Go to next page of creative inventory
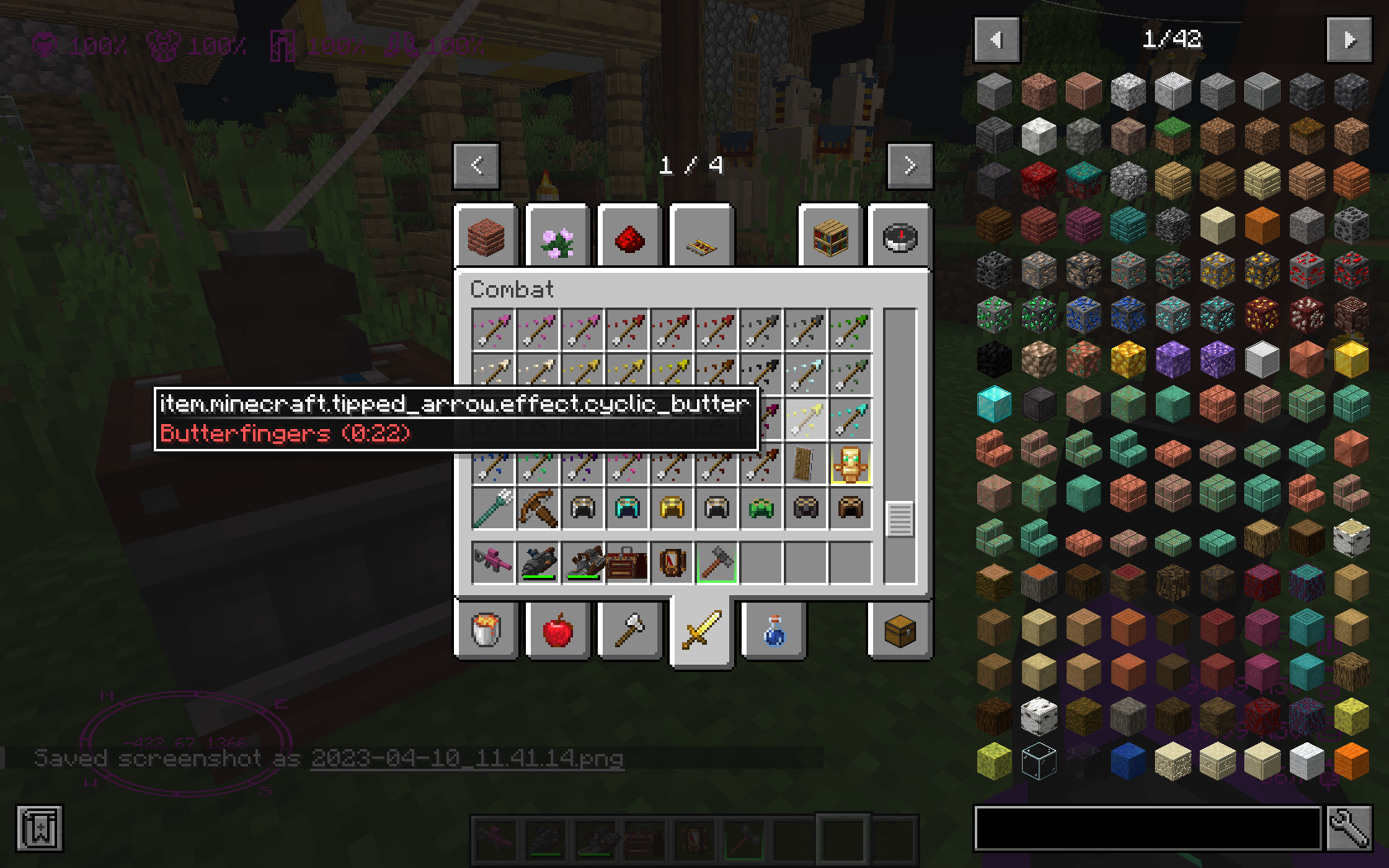Viewport: 1389px width, 868px height. (909, 165)
